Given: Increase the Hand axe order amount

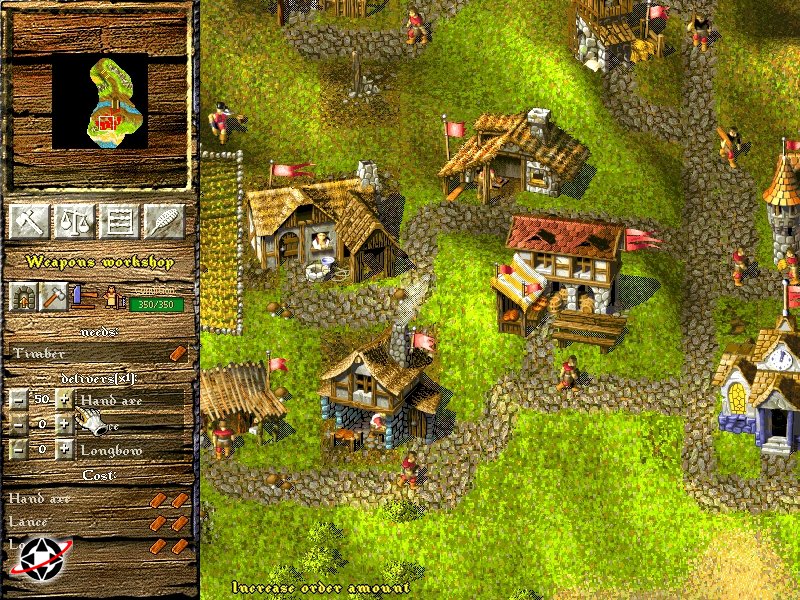Looking at the screenshot, I should pyautogui.click(x=65, y=398).
